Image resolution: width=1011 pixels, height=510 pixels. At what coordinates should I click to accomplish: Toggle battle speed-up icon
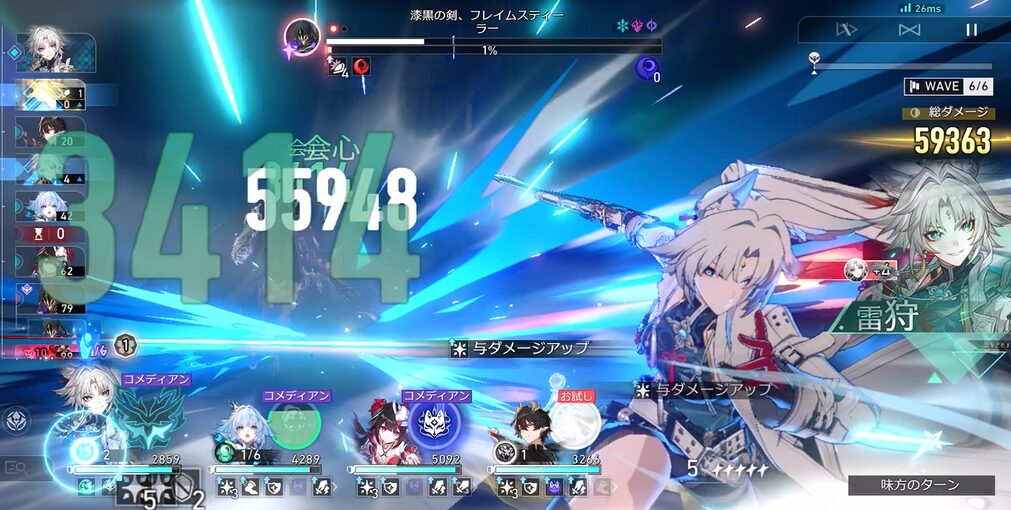tap(847, 30)
